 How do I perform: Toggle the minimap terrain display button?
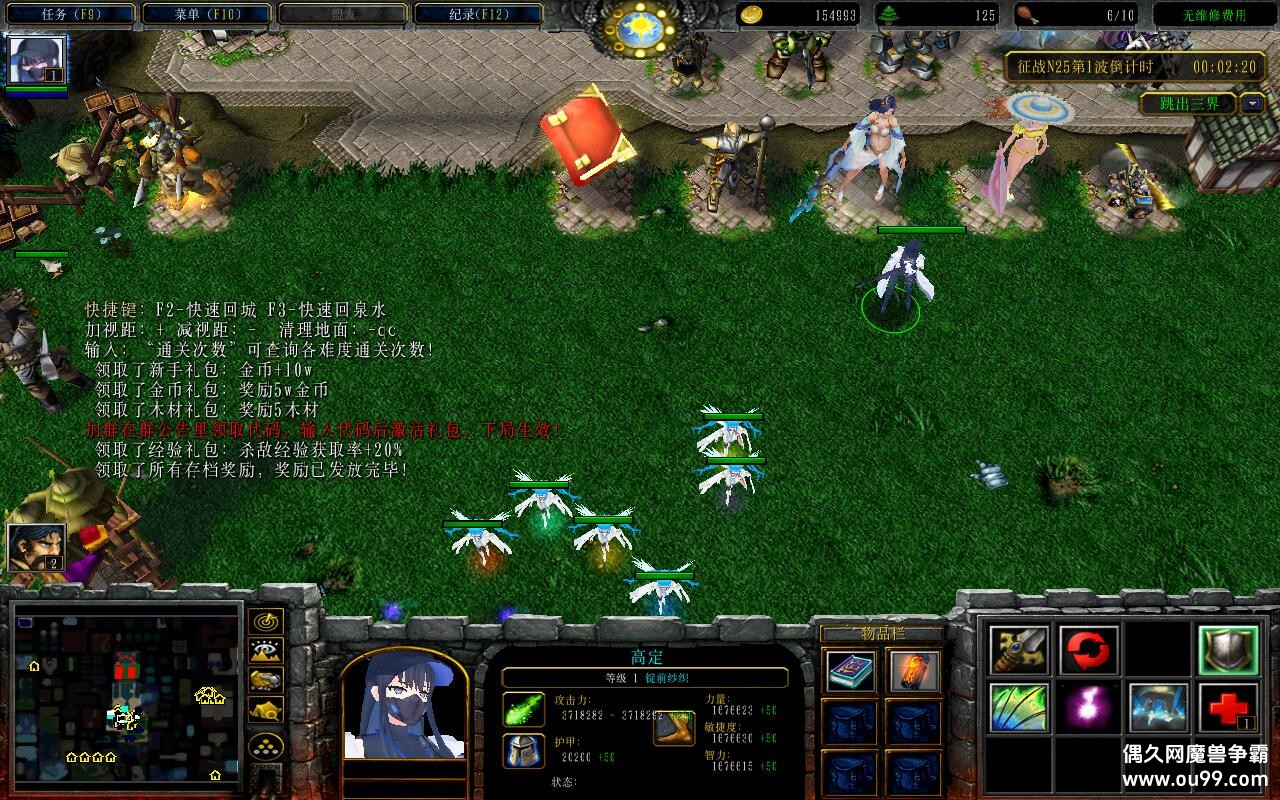pos(266,651)
